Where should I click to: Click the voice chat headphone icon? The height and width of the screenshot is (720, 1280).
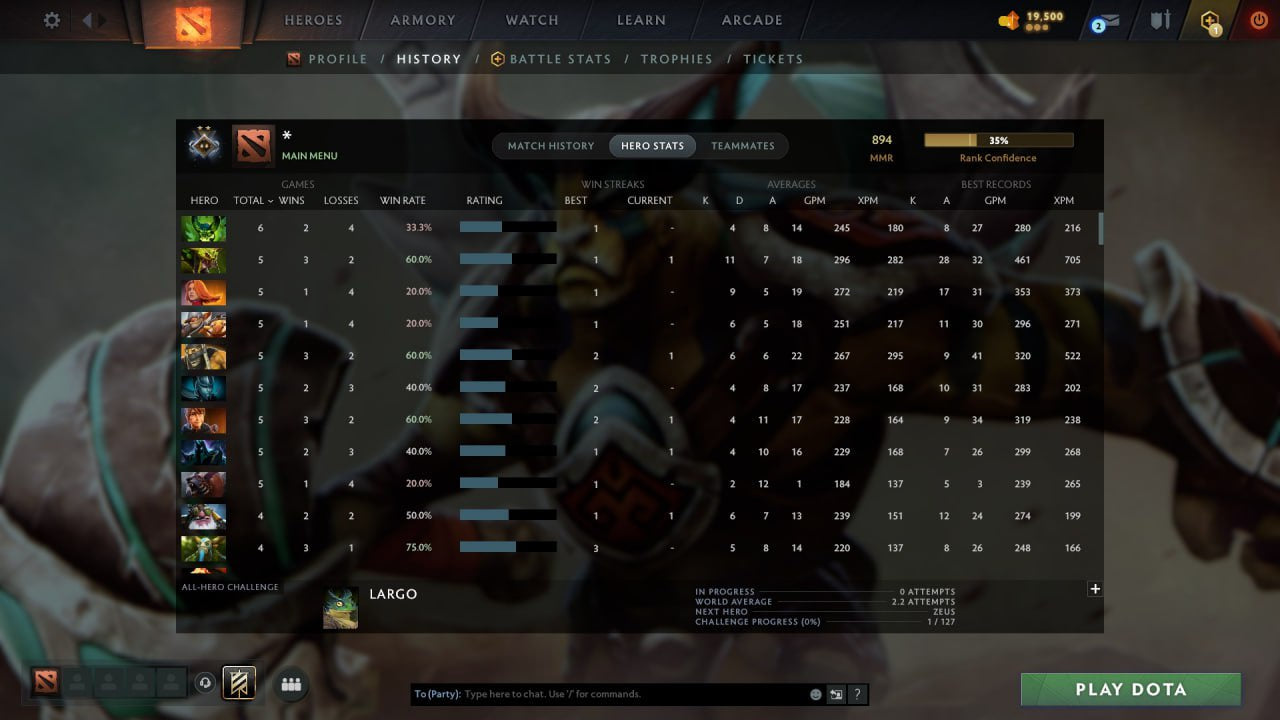(x=205, y=683)
